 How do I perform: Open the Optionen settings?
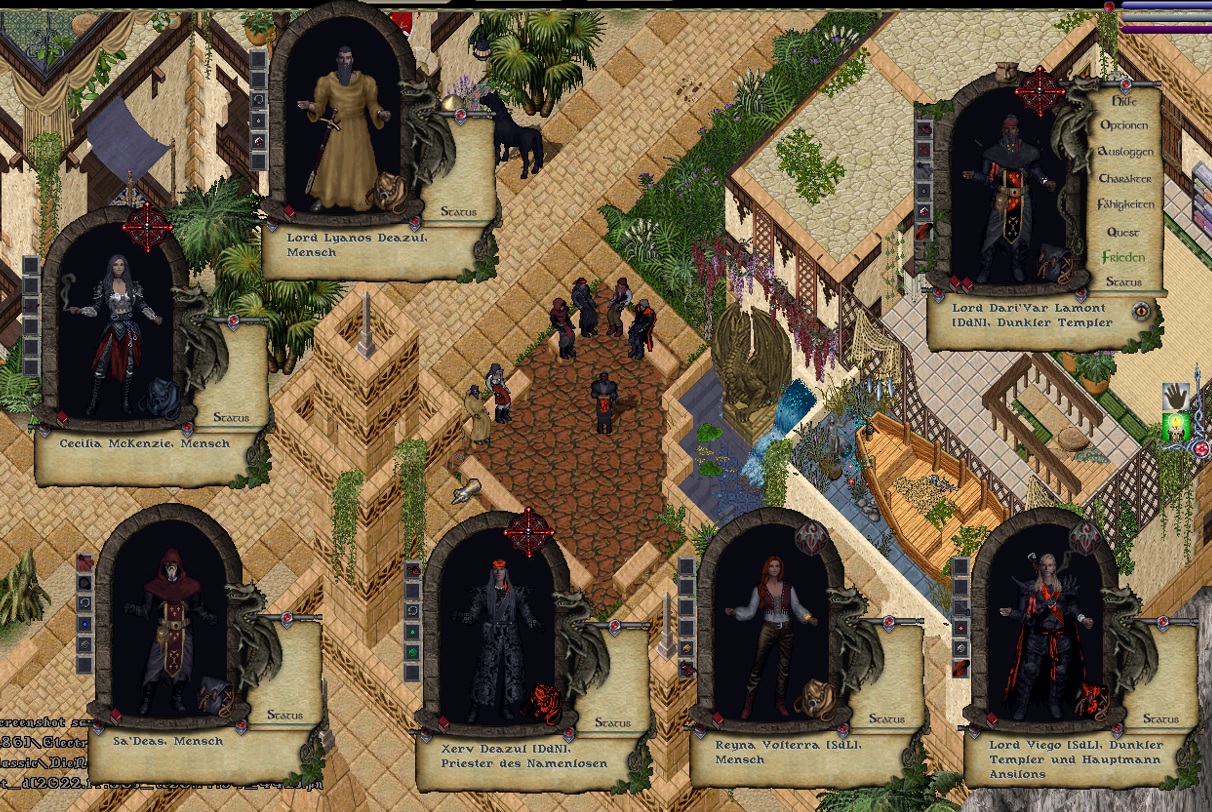click(1125, 126)
